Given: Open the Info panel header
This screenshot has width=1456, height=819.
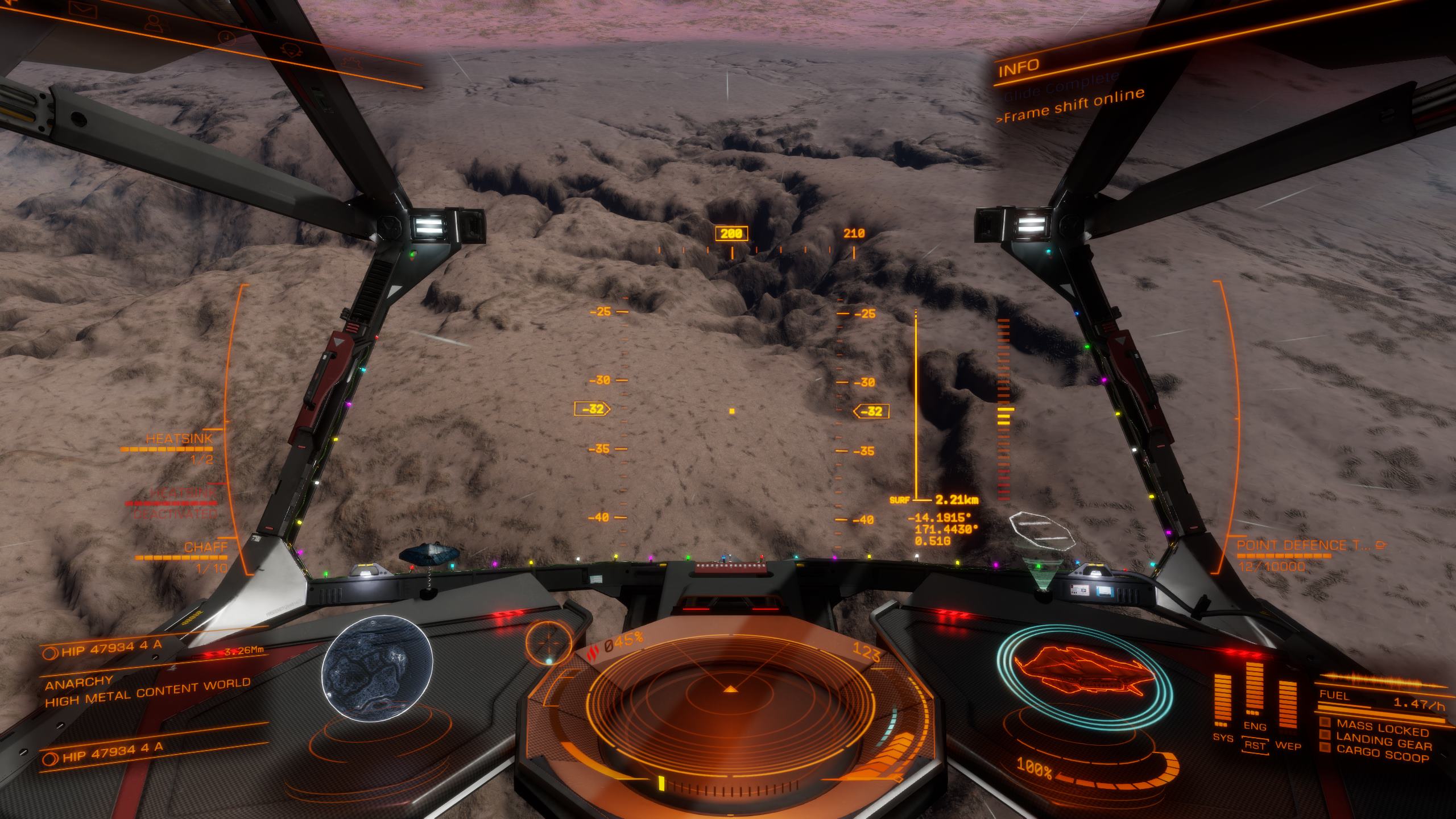Looking at the screenshot, I should tap(1019, 68).
